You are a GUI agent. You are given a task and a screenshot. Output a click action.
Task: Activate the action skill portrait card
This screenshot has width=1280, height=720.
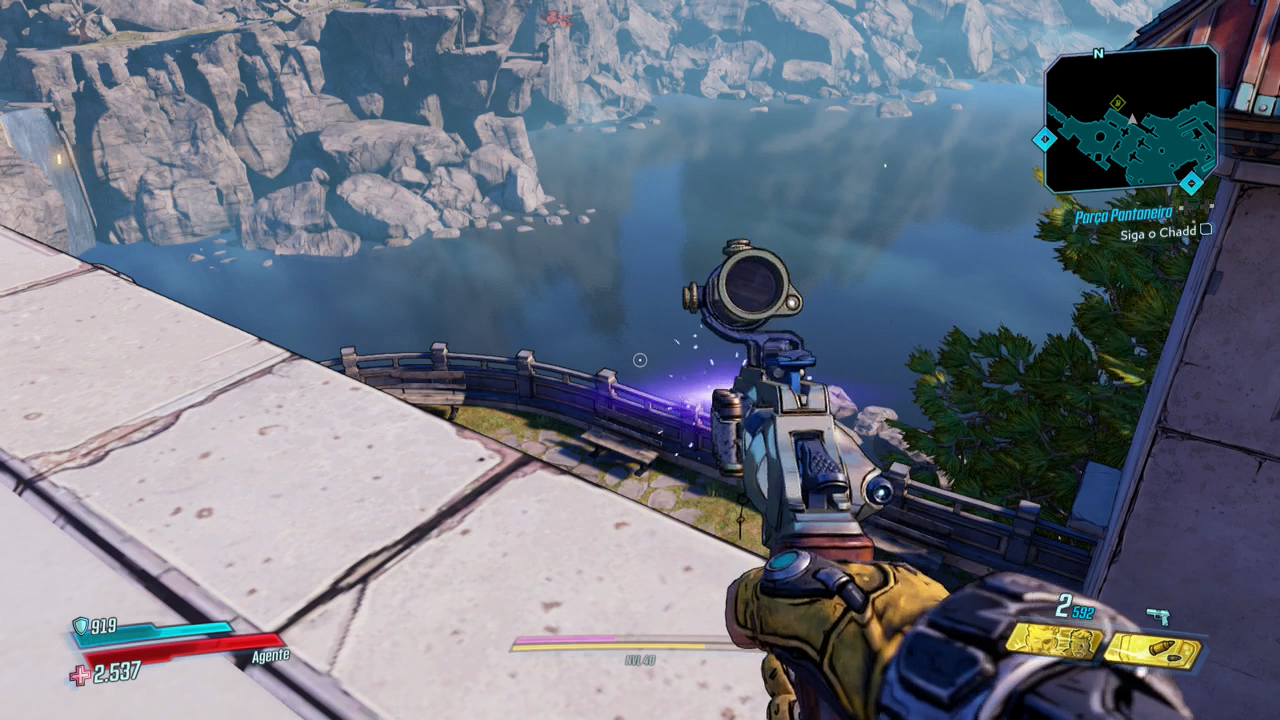pos(1053,641)
